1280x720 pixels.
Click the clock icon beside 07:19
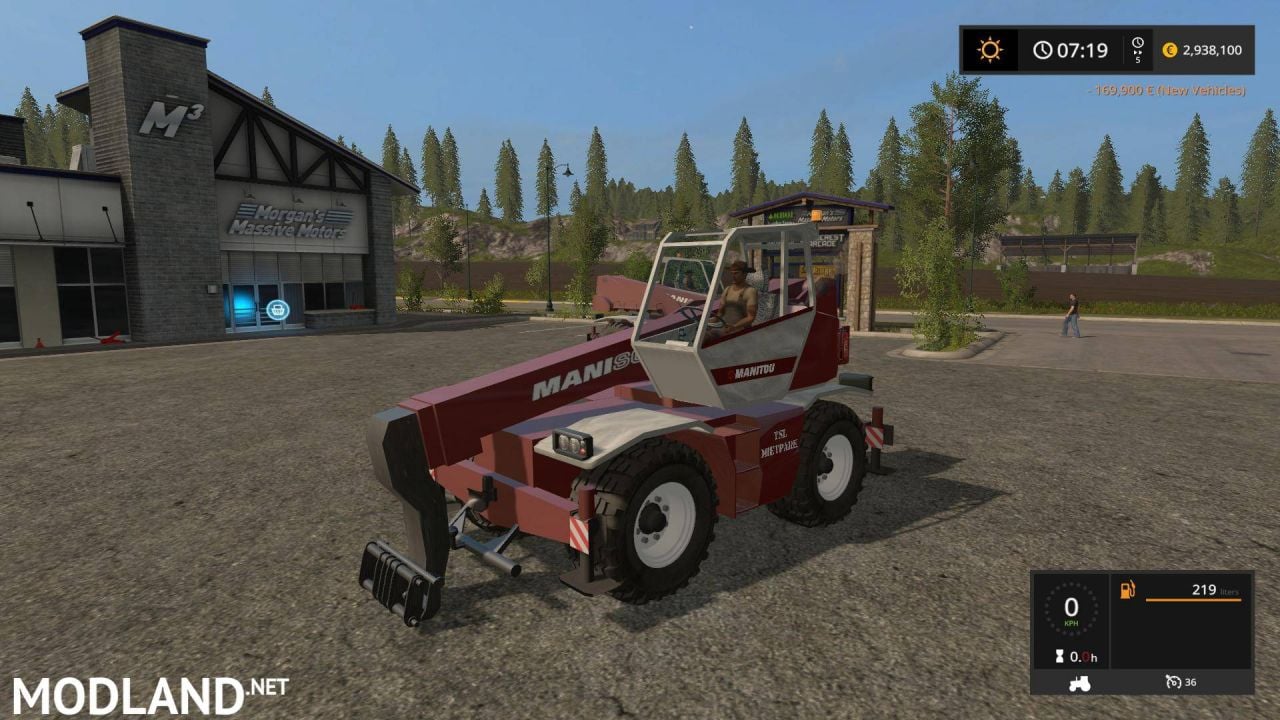coord(1042,49)
